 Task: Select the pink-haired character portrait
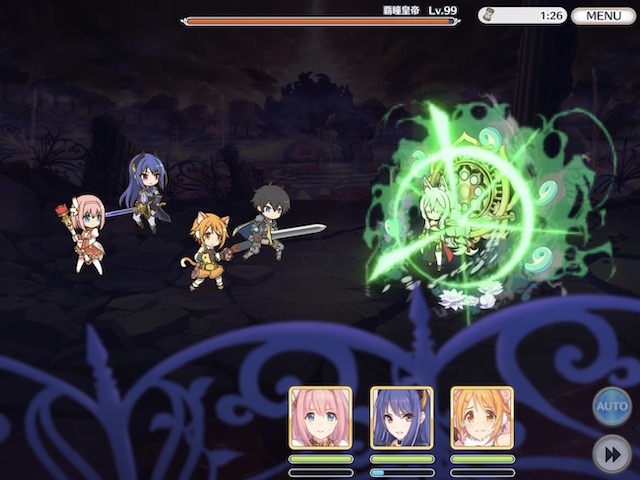tap(321, 417)
